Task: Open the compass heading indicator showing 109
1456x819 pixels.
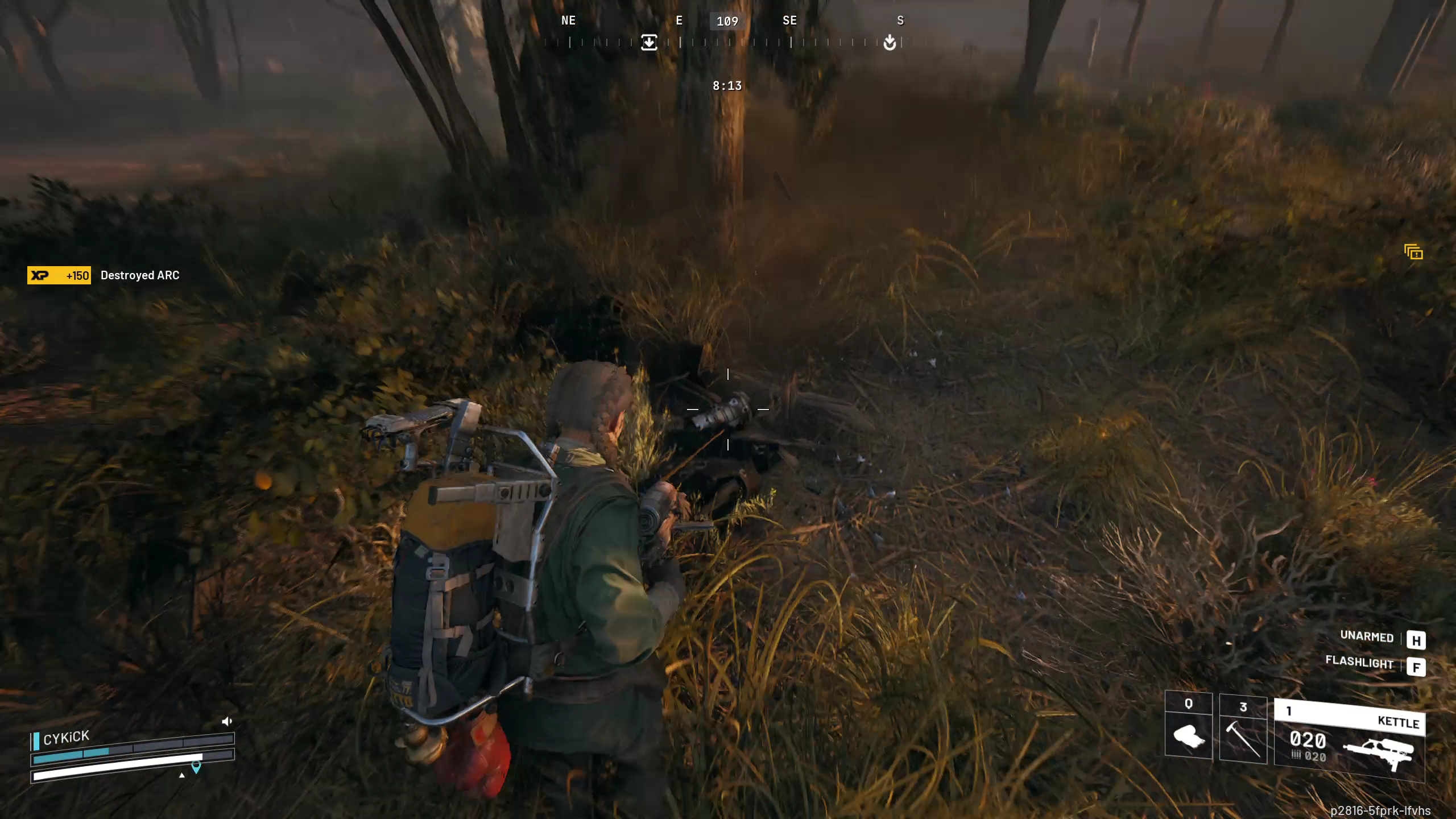Action: [x=728, y=21]
